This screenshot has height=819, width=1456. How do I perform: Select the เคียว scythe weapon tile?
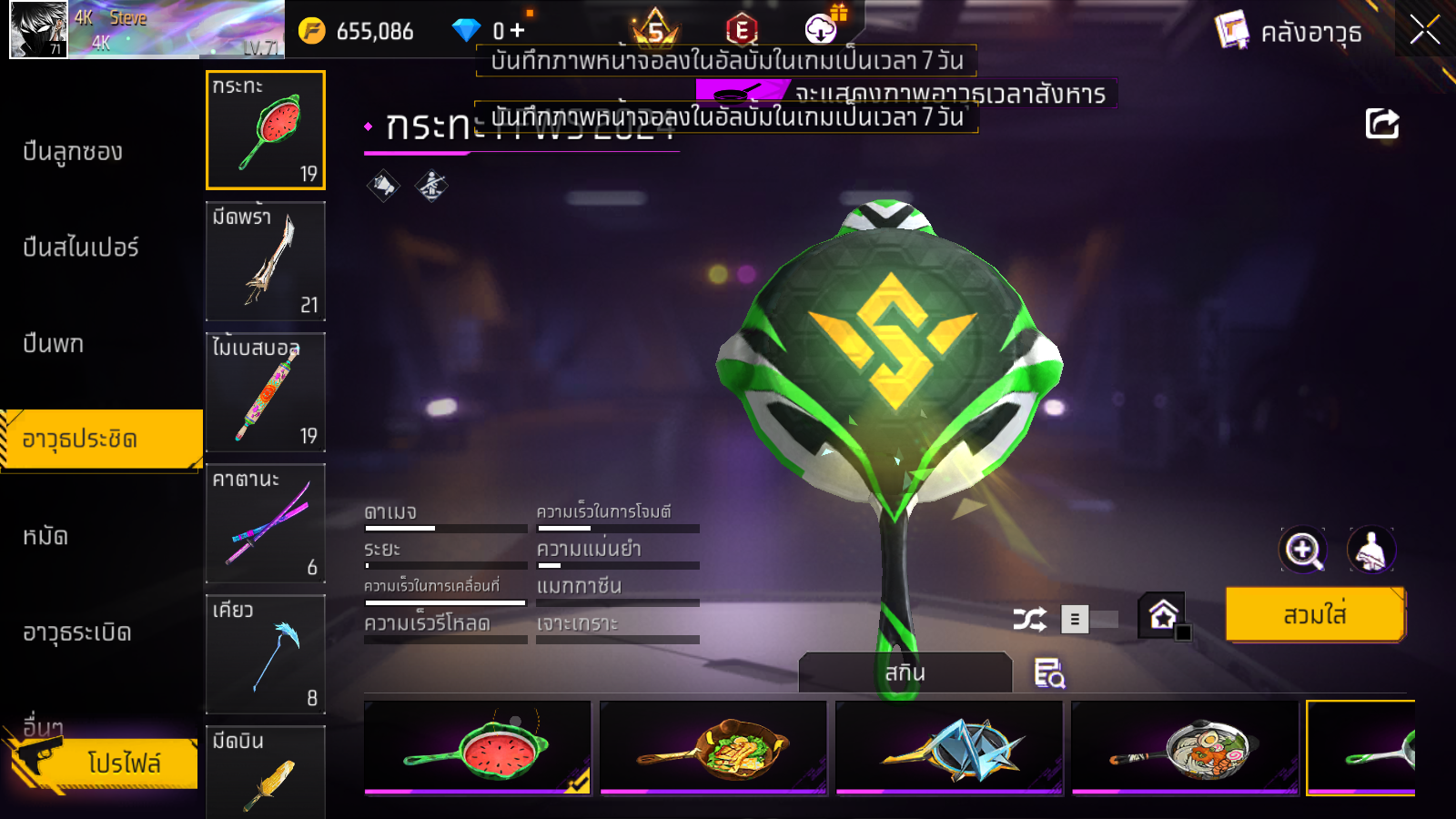pyautogui.click(x=266, y=654)
